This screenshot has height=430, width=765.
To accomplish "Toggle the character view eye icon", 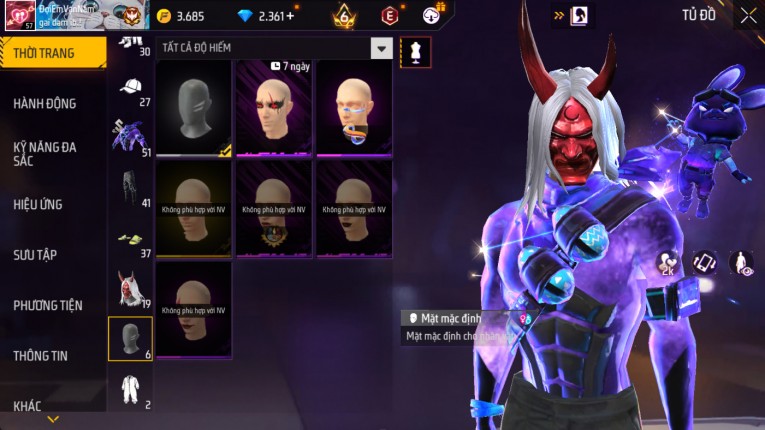I will tap(741, 263).
